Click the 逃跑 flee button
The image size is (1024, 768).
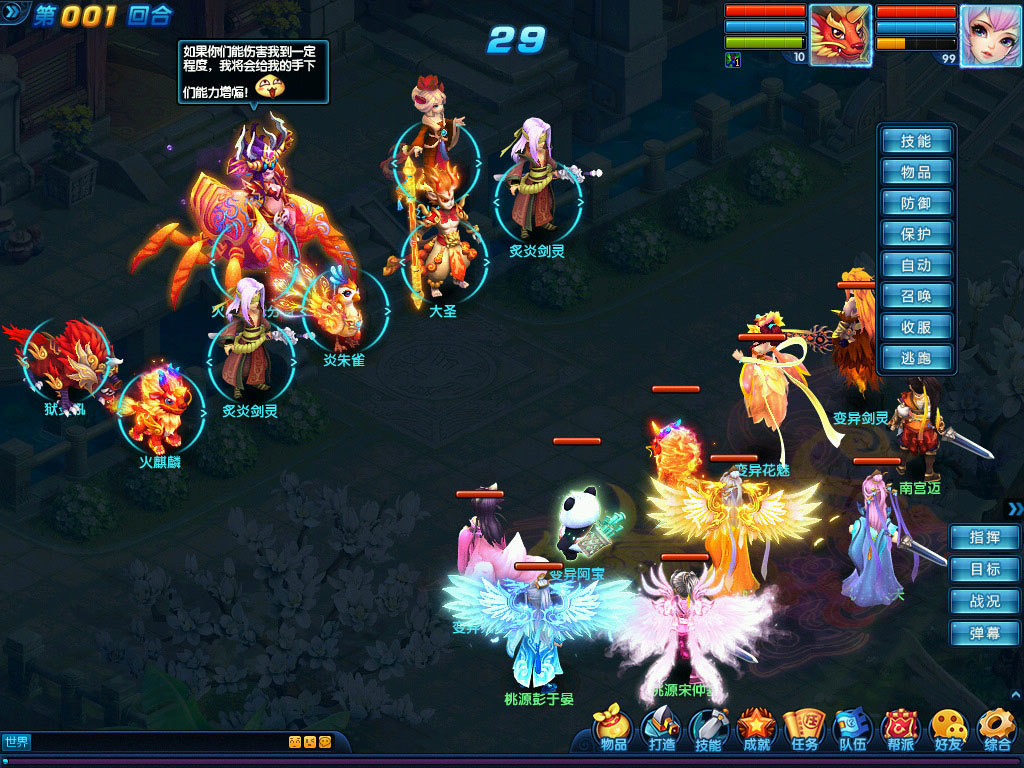coord(916,358)
